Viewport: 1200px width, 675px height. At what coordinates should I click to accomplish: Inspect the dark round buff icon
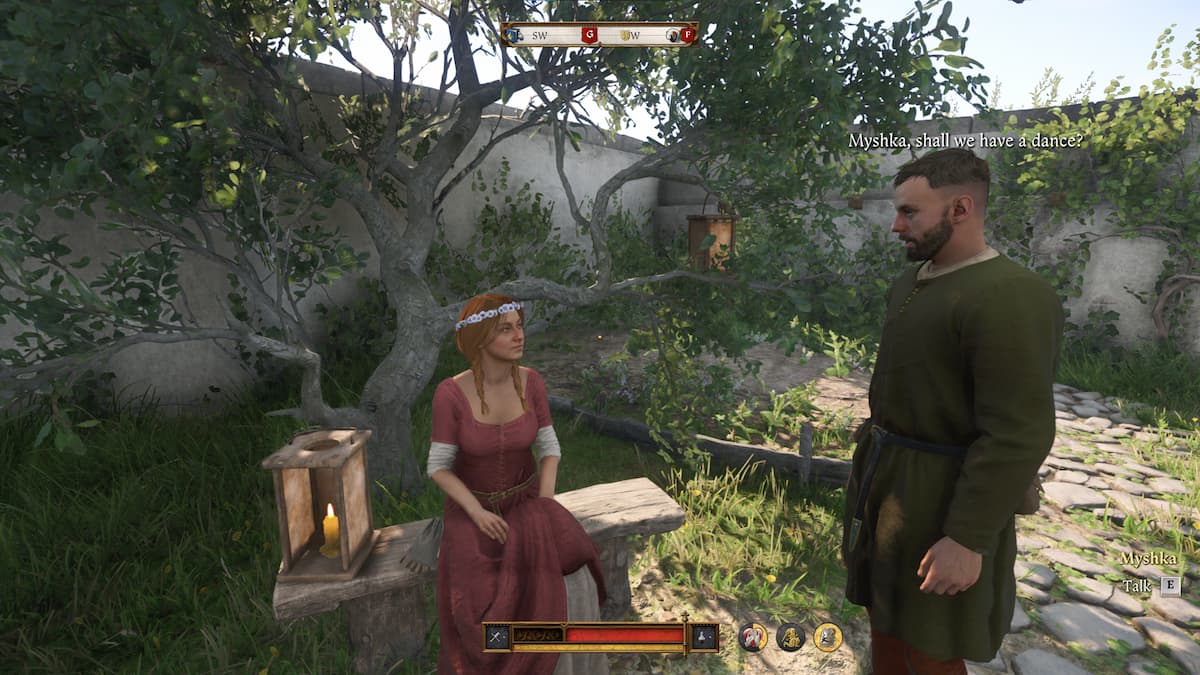pyautogui.click(x=790, y=637)
